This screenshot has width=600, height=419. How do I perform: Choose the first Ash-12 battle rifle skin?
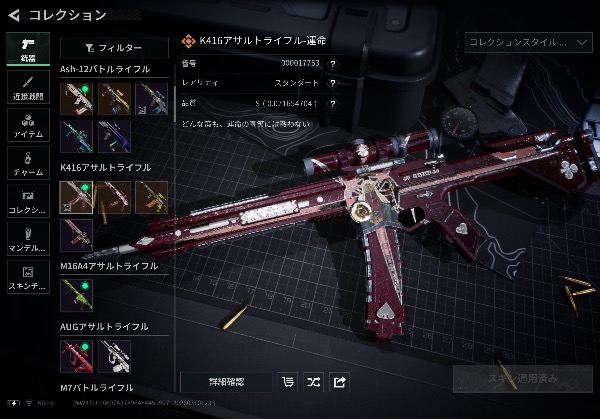coord(77,98)
